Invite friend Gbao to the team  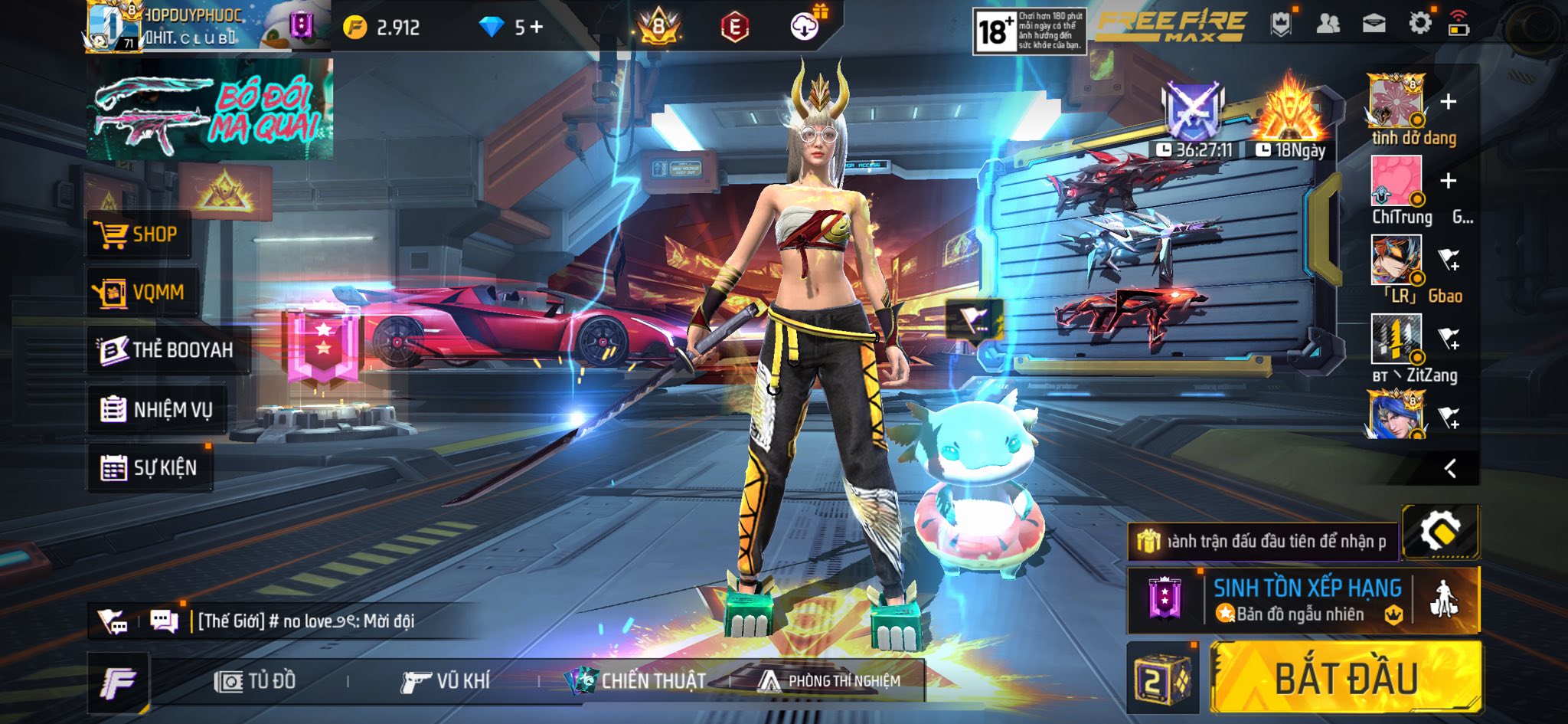click(x=1448, y=260)
